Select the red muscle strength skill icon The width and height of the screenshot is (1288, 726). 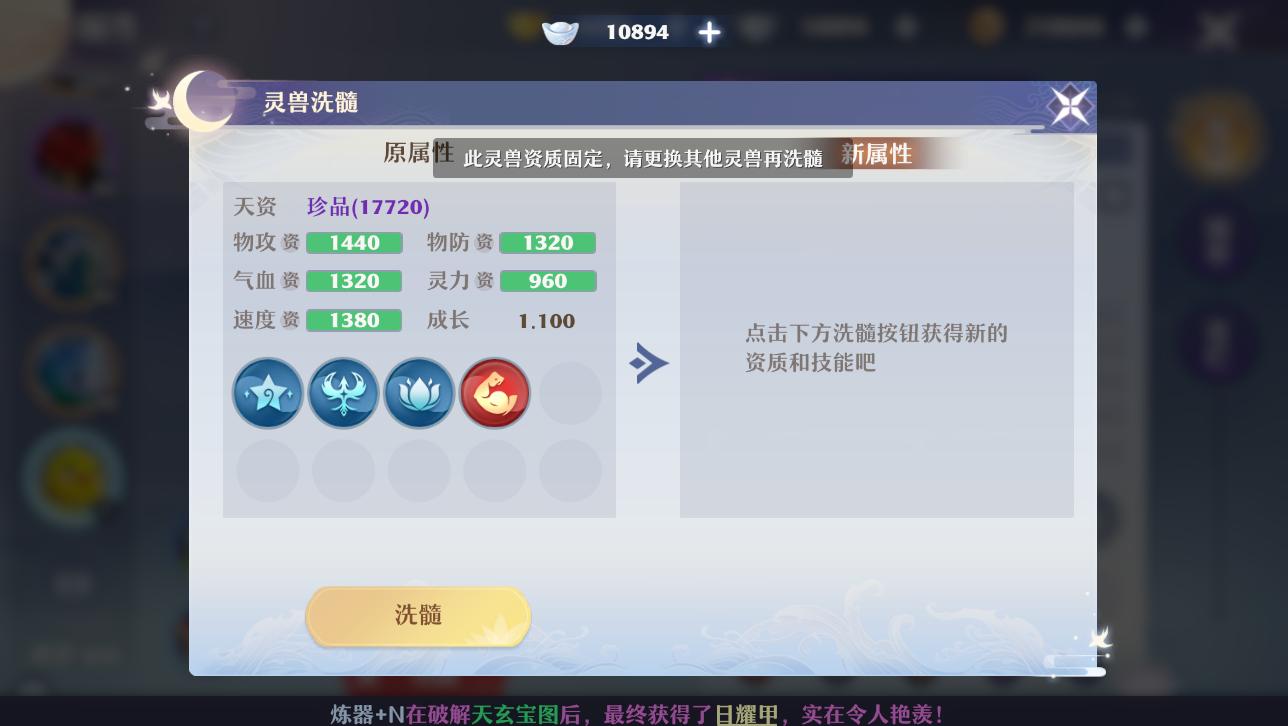click(494, 392)
